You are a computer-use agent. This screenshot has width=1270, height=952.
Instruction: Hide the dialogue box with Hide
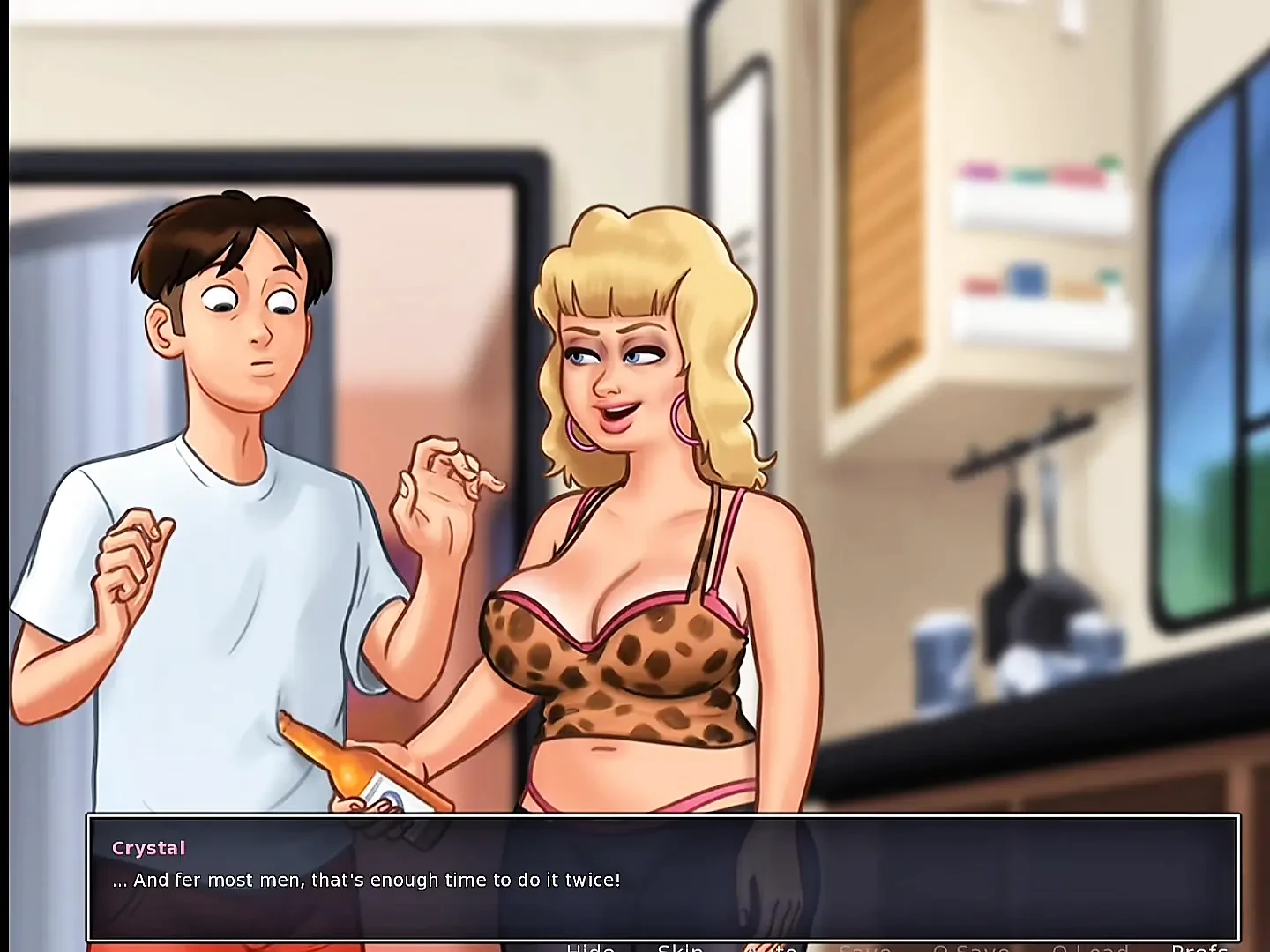590,948
